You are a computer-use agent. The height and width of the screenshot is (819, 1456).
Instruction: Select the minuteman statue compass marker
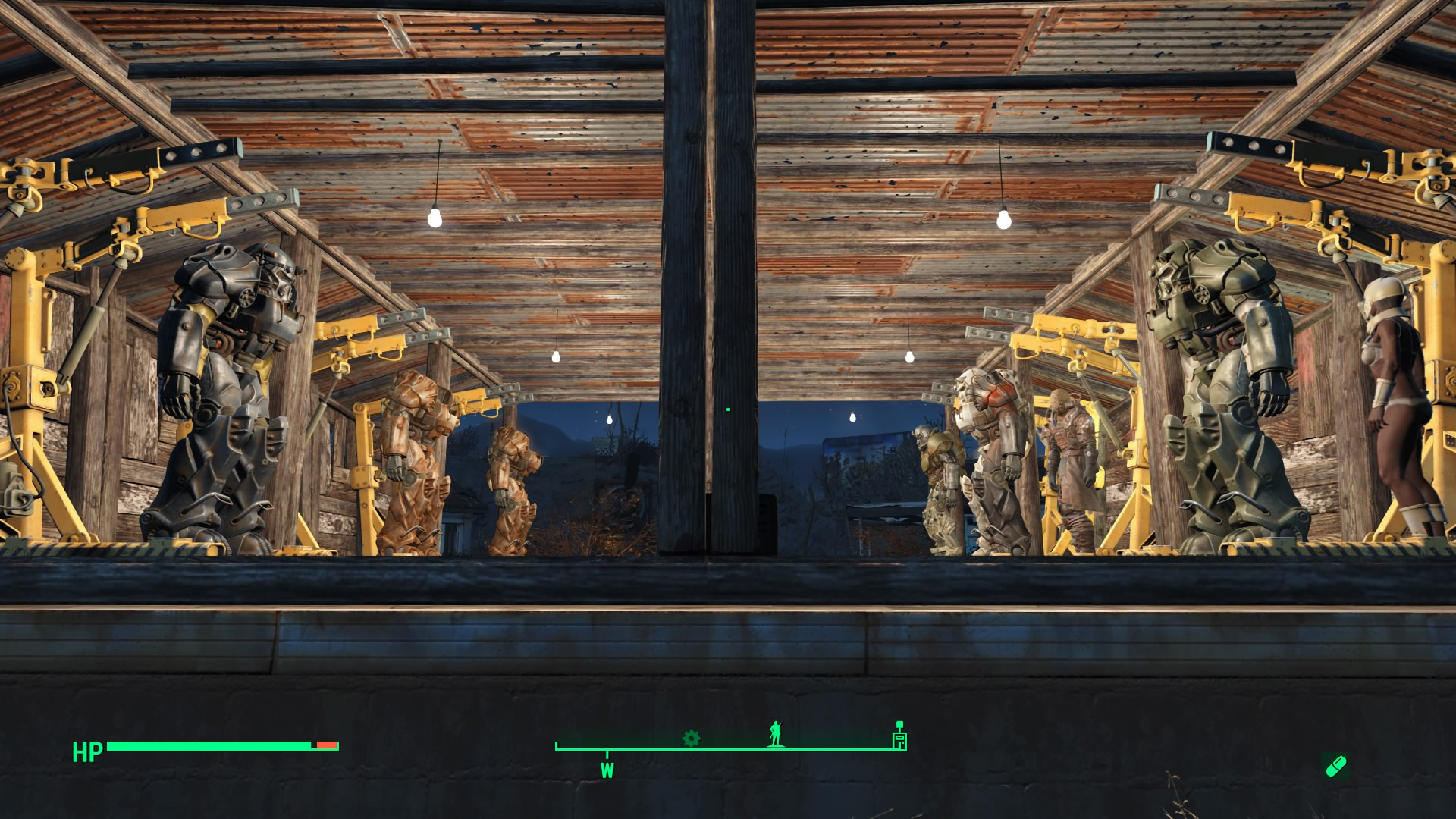(x=774, y=734)
